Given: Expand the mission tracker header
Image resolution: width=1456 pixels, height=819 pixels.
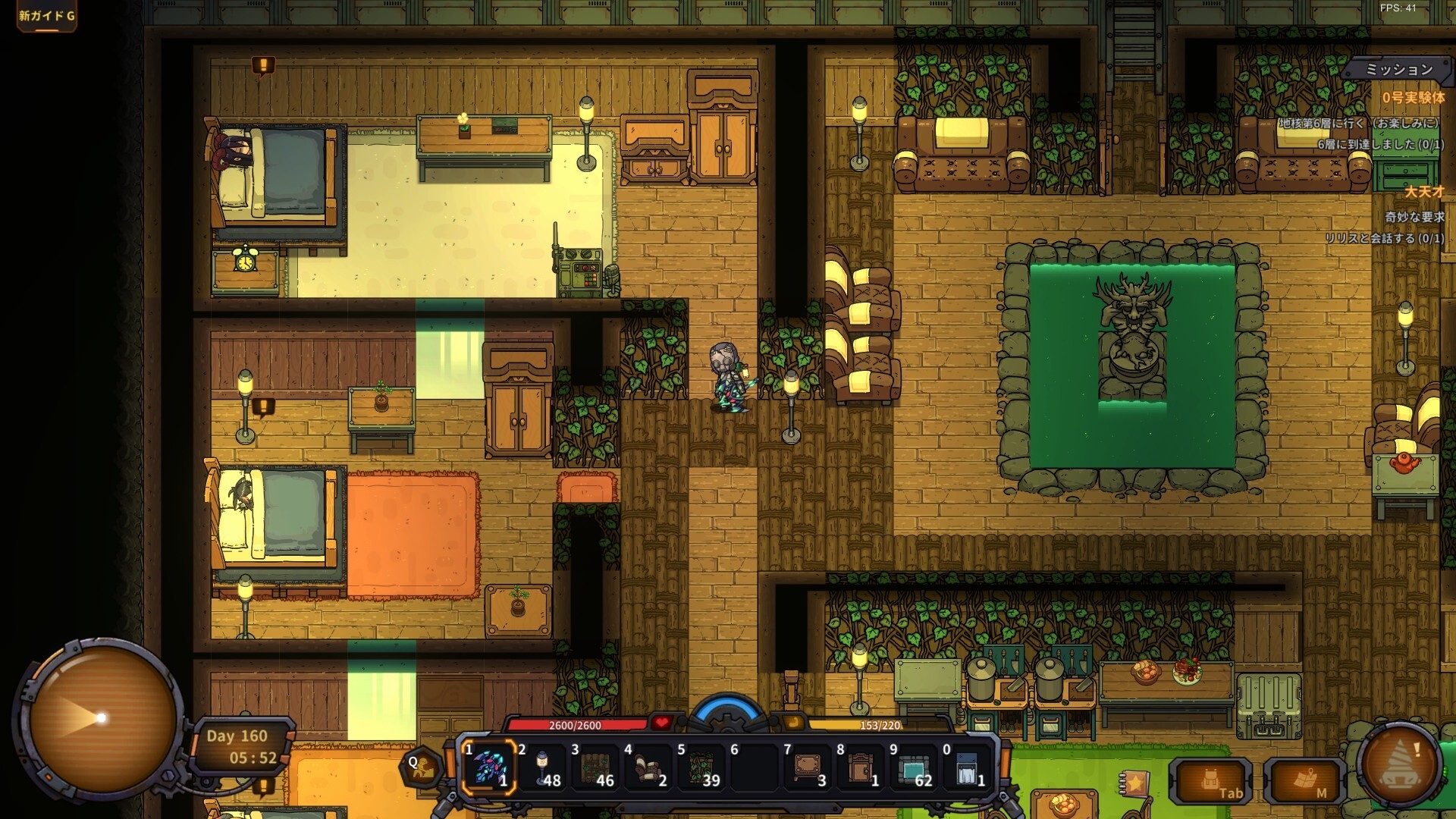Looking at the screenshot, I should point(1398,70).
